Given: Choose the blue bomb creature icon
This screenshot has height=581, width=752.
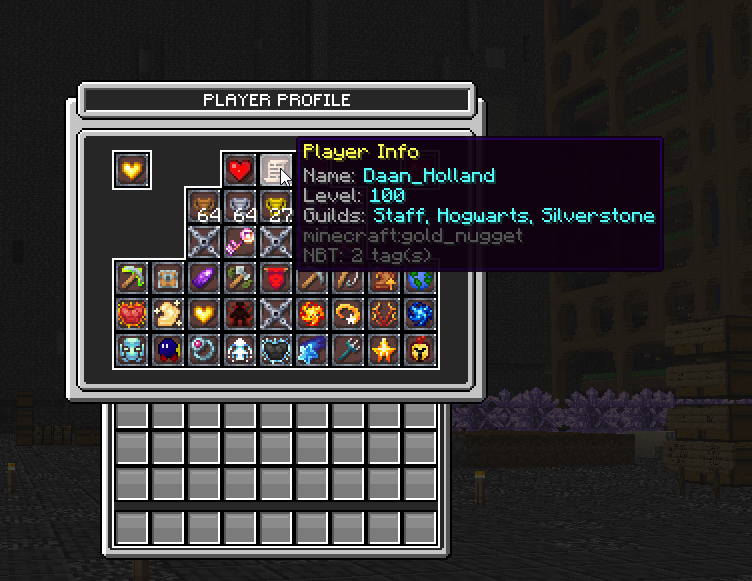Looking at the screenshot, I should pyautogui.click(x=167, y=350).
